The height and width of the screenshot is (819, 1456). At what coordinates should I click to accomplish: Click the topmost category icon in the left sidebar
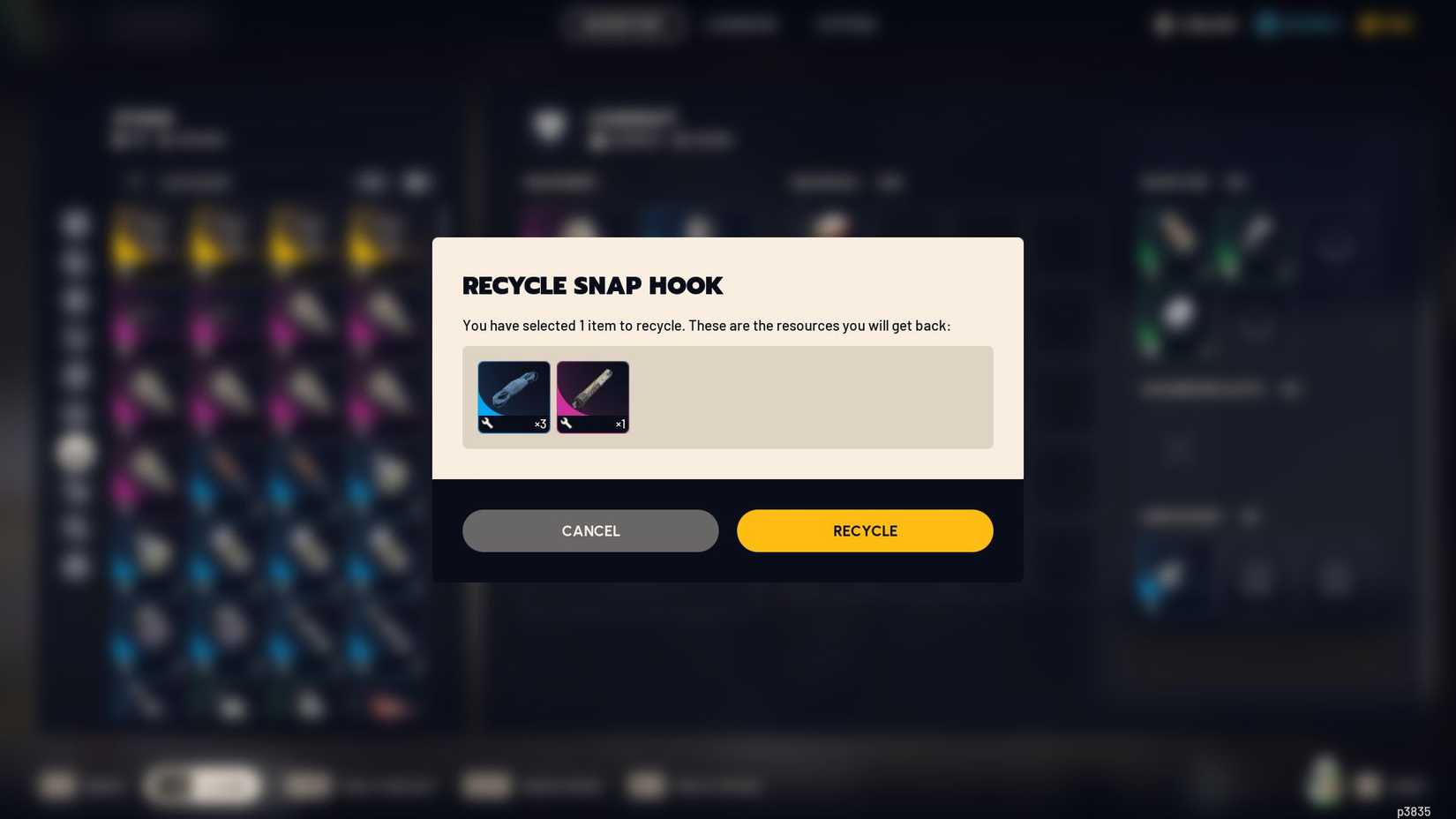[75, 223]
